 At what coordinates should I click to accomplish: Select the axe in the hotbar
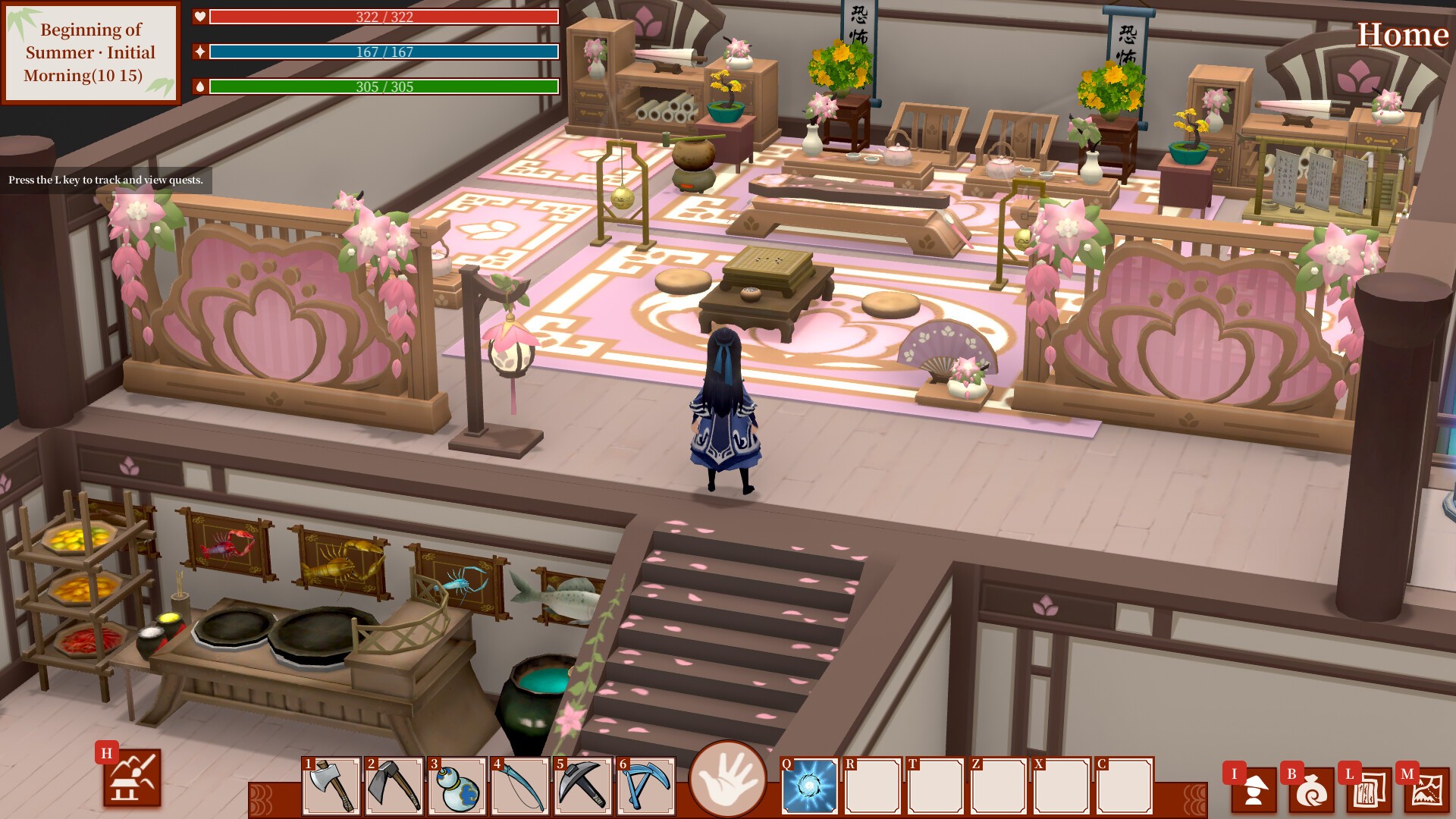point(331,786)
